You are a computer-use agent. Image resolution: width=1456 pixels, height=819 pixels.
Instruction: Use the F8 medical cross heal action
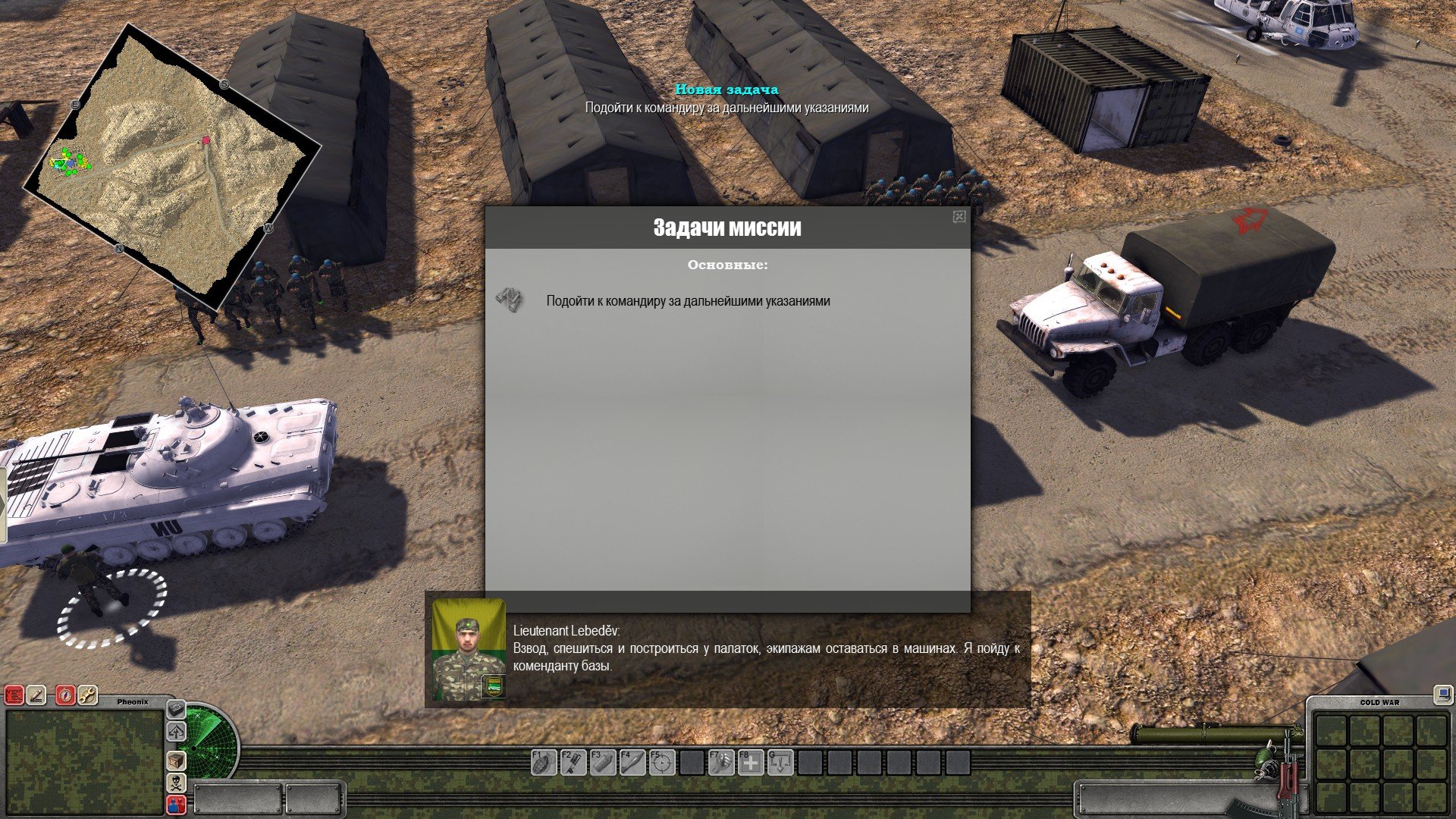tap(750, 762)
